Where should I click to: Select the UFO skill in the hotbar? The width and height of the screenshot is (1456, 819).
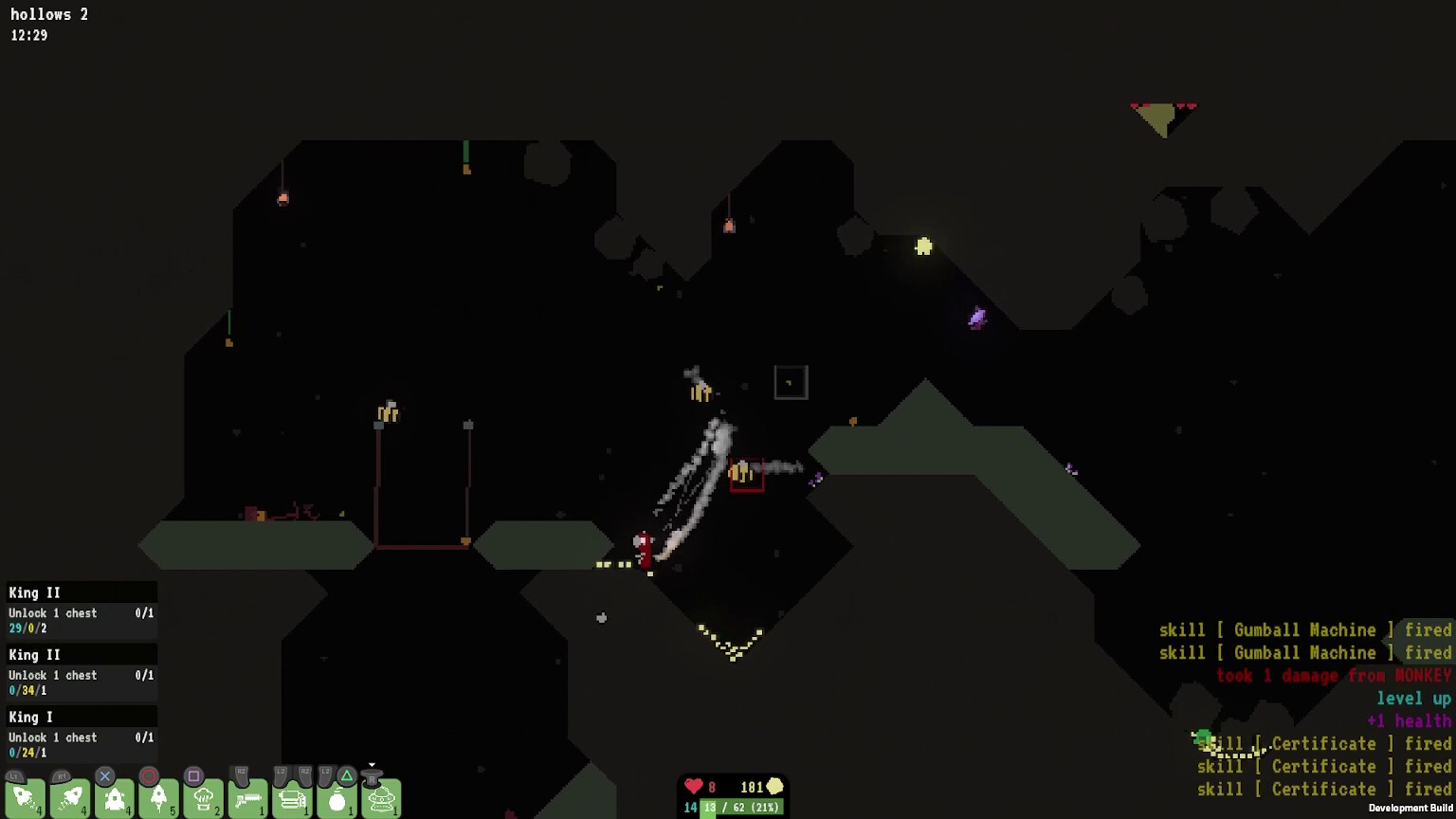coord(379,799)
